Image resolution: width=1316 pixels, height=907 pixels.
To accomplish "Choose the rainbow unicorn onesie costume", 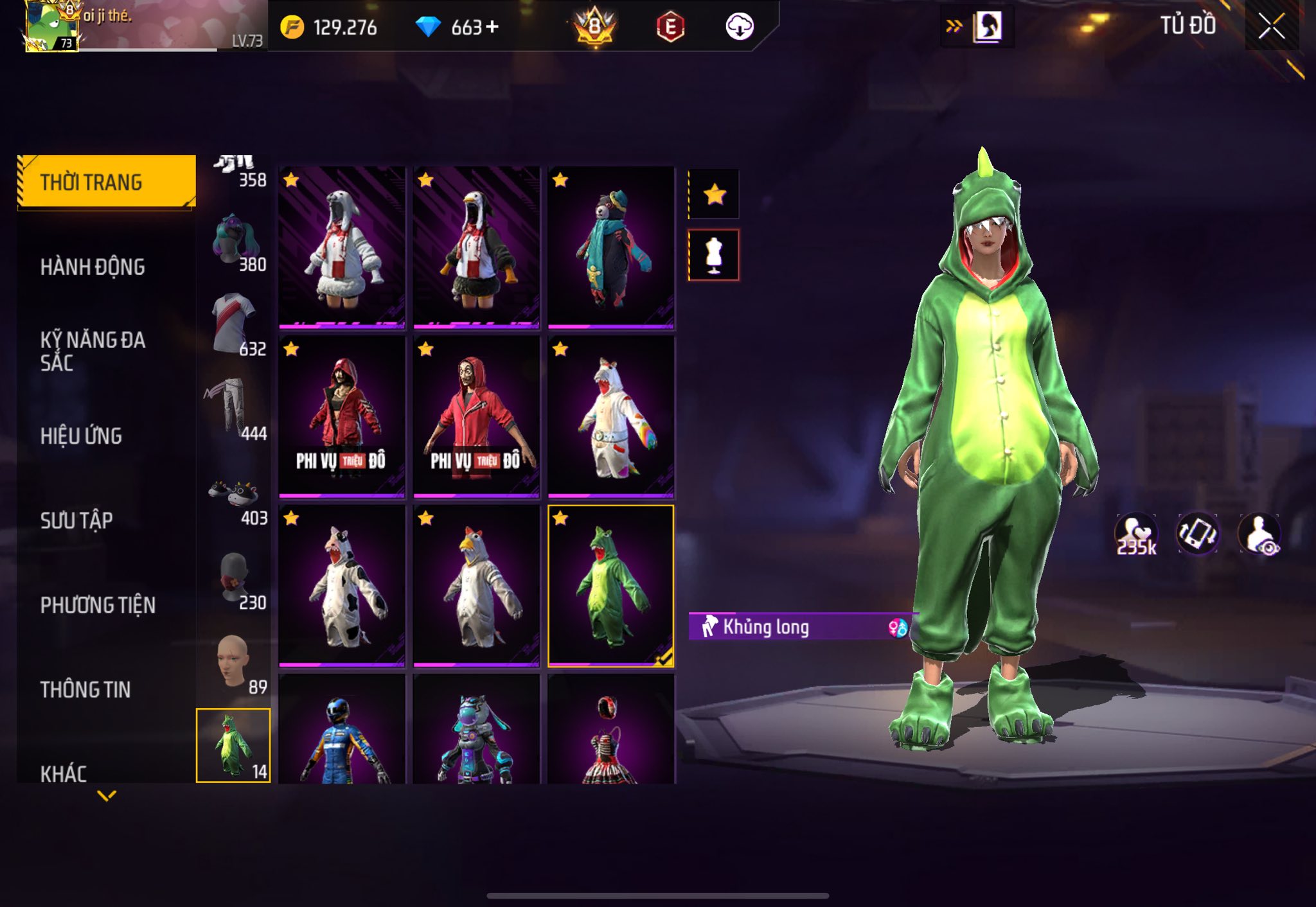I will [610, 416].
